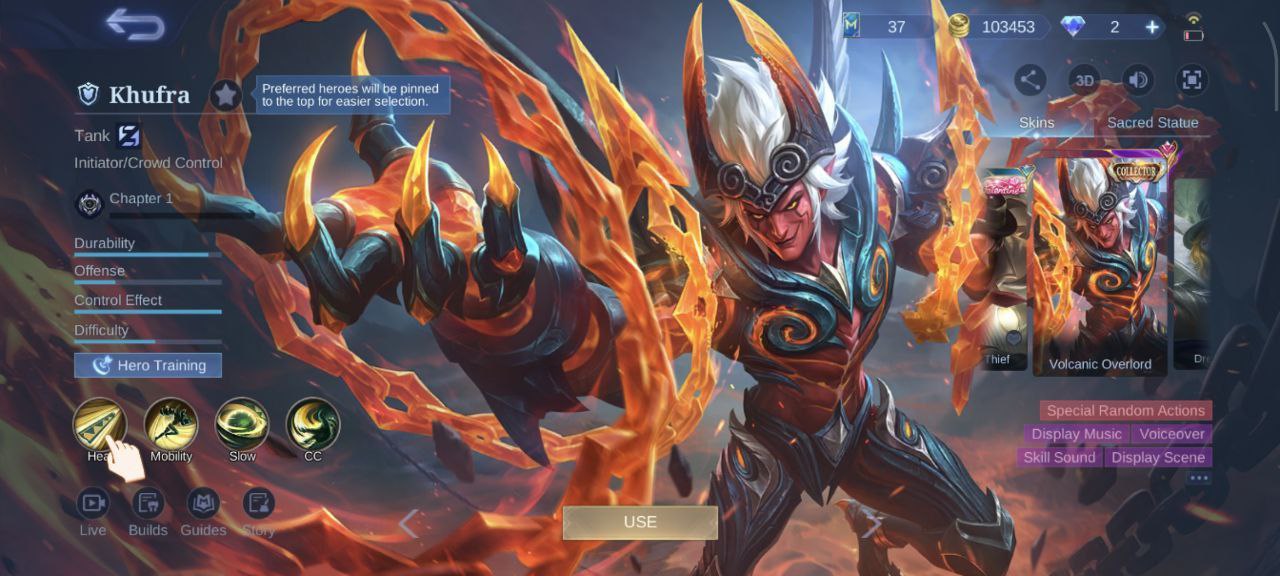
Task: Add diamonds with the plus button
Action: 1152,27
